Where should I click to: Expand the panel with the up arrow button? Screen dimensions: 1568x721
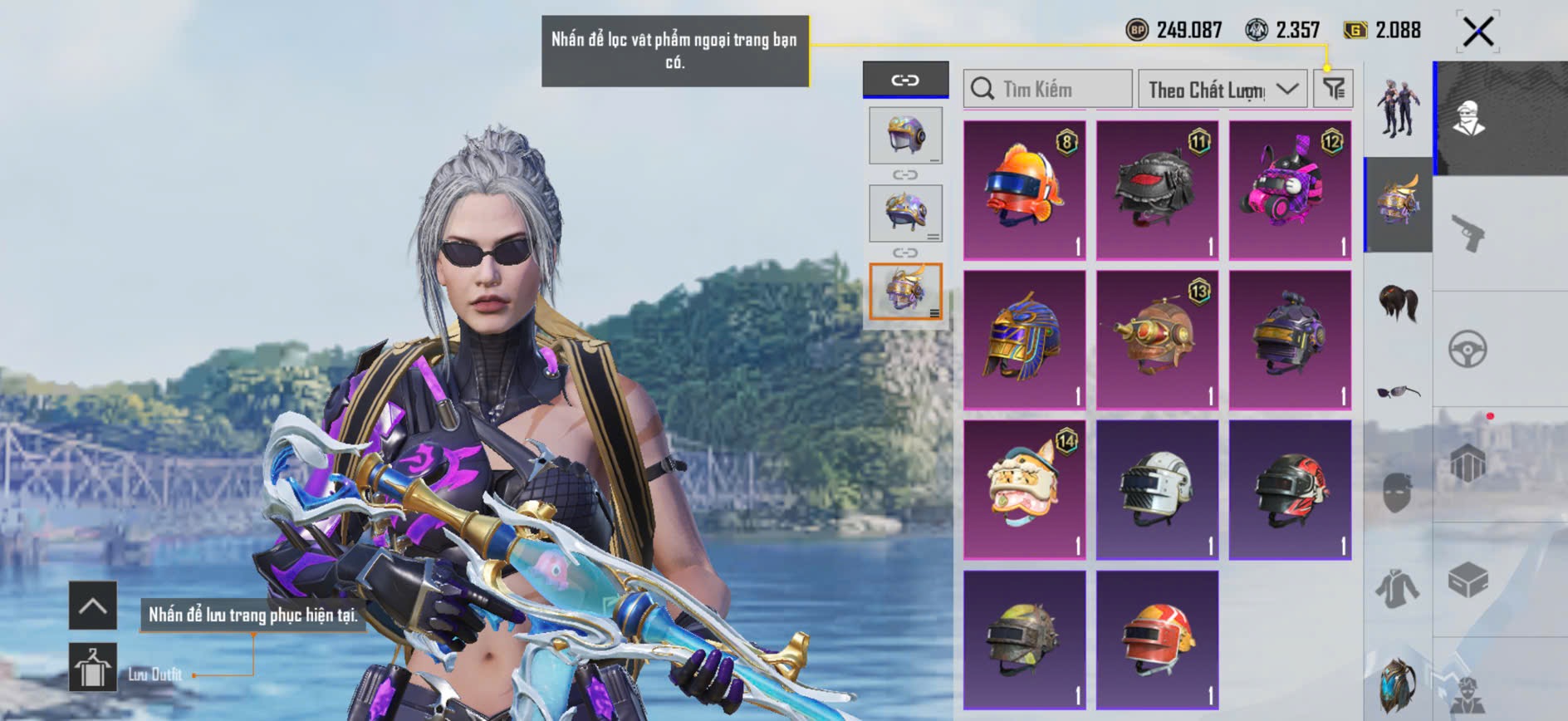[92, 606]
